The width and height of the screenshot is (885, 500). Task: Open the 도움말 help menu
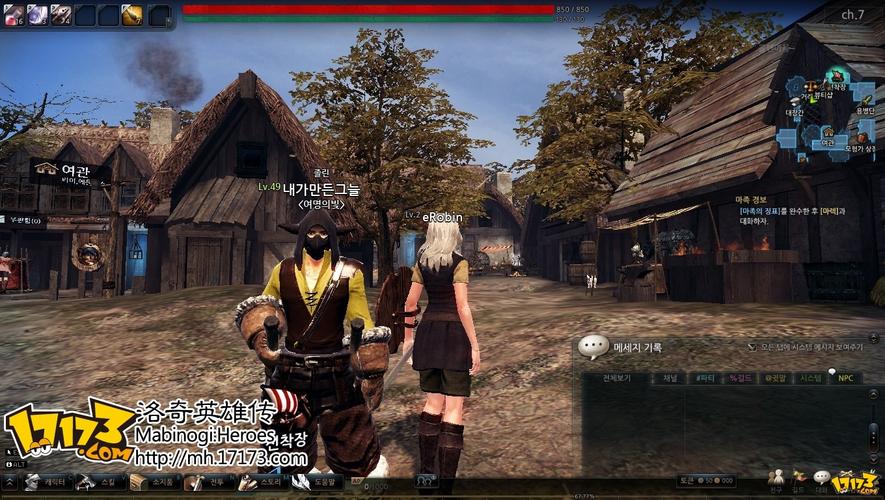tap(316, 483)
